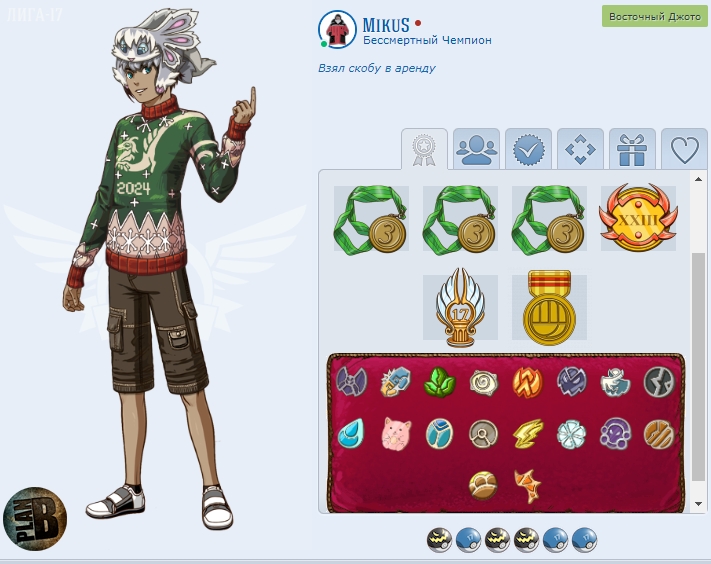The height and width of the screenshot is (564, 711).
Task: Open the checkmark seal tab
Action: [529, 149]
